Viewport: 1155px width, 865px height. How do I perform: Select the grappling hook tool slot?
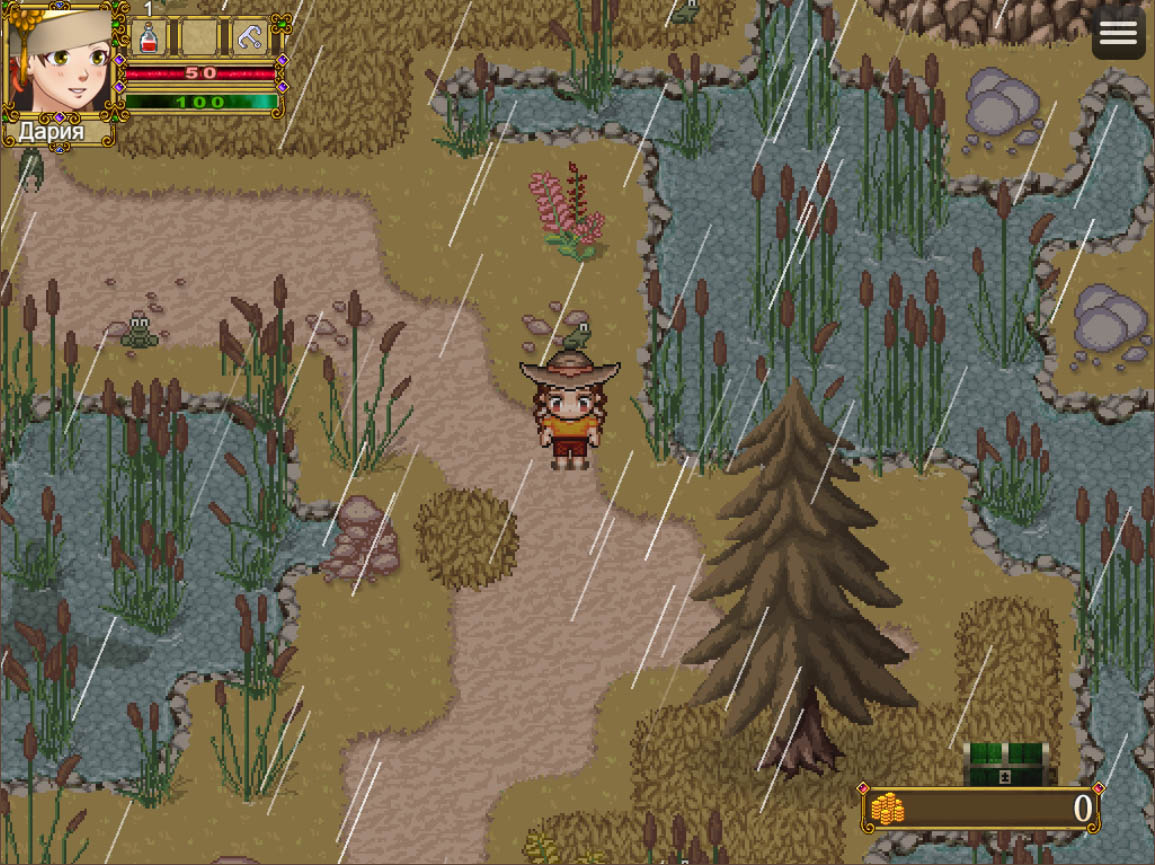pos(249,38)
